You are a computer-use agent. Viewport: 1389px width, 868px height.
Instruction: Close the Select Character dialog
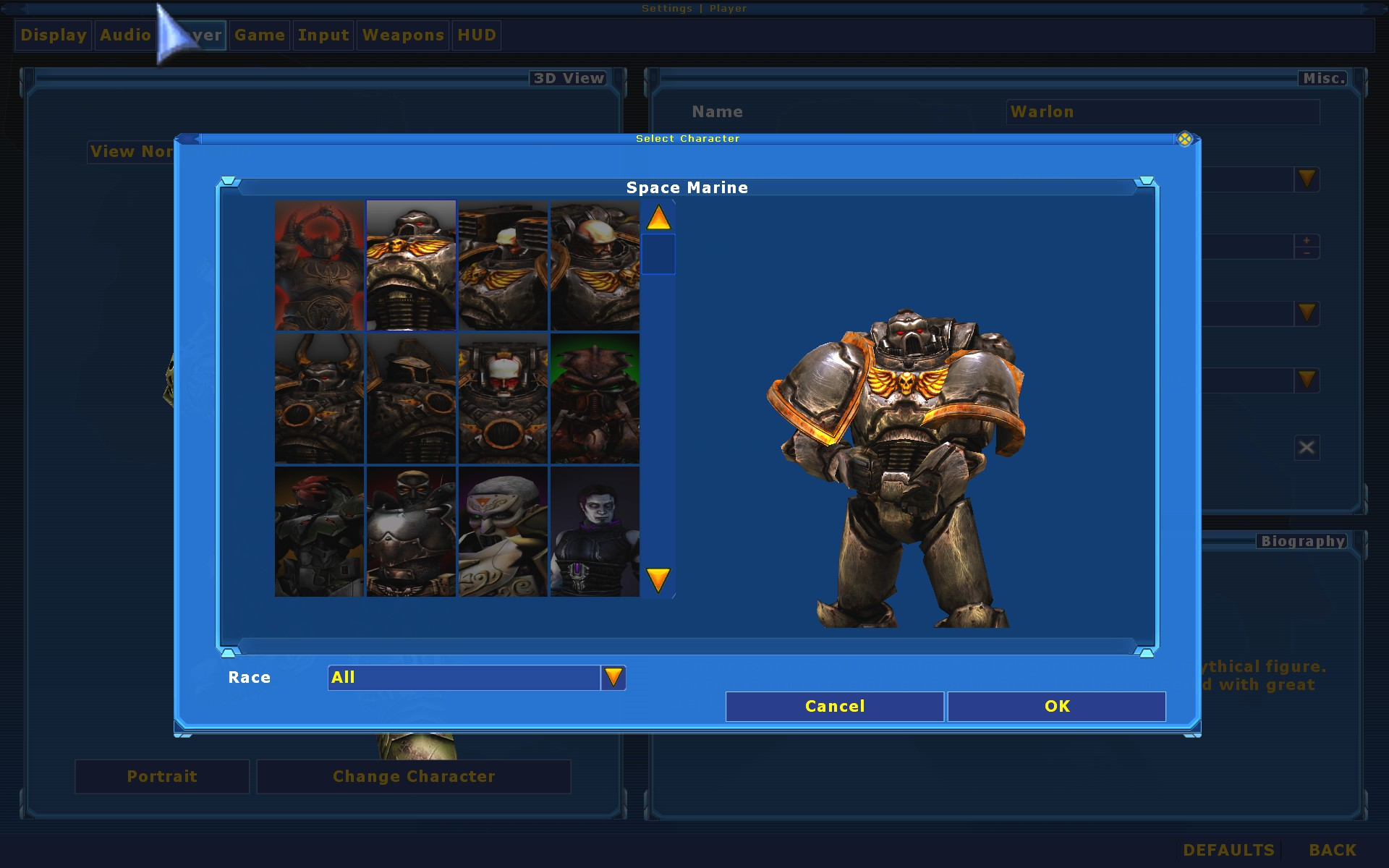click(1185, 140)
